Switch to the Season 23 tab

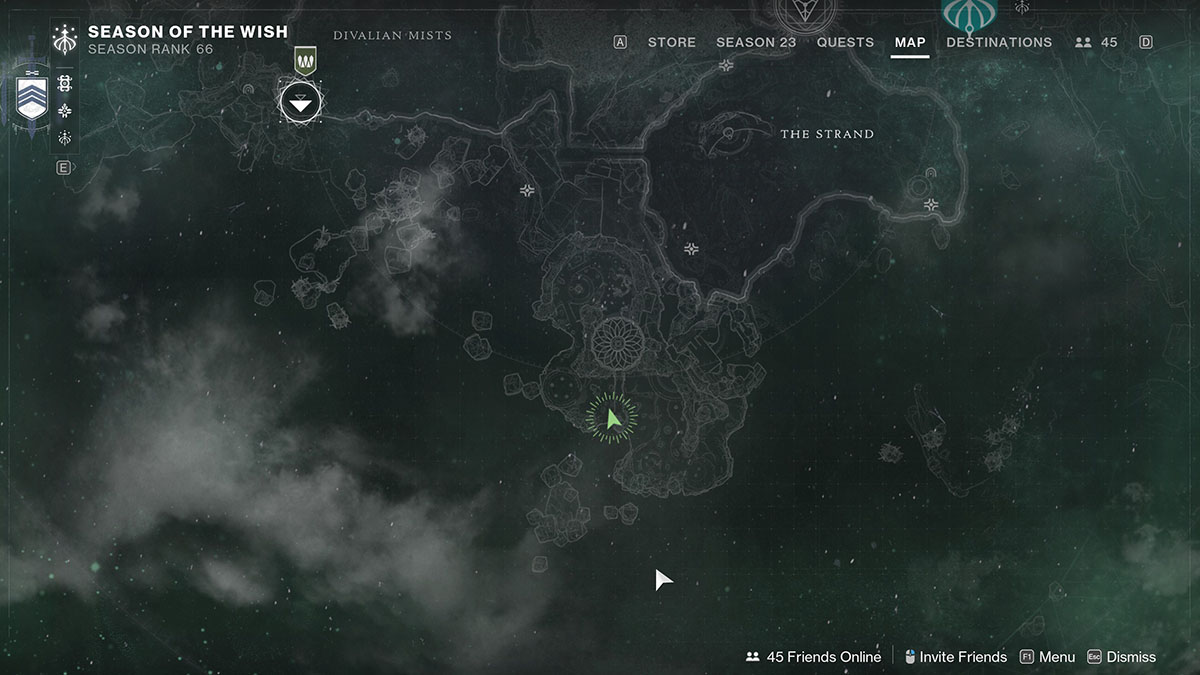click(x=756, y=42)
